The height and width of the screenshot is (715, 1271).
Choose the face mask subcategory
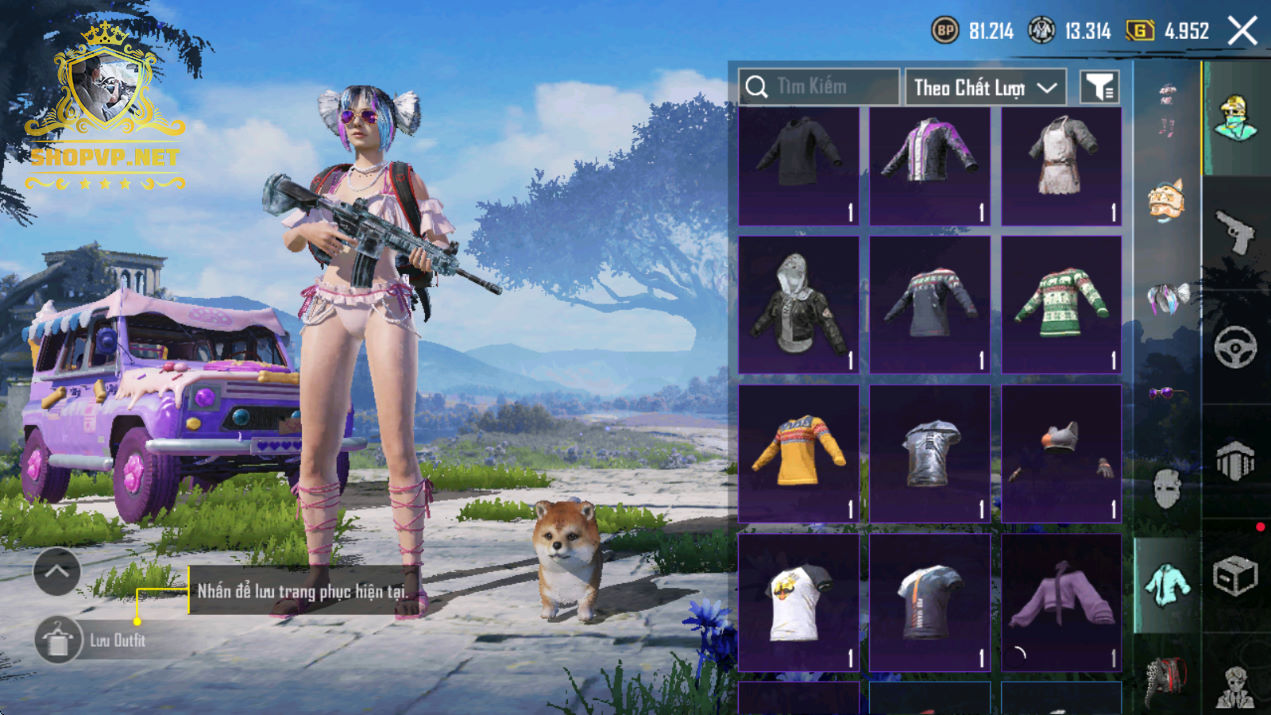(x=1167, y=489)
